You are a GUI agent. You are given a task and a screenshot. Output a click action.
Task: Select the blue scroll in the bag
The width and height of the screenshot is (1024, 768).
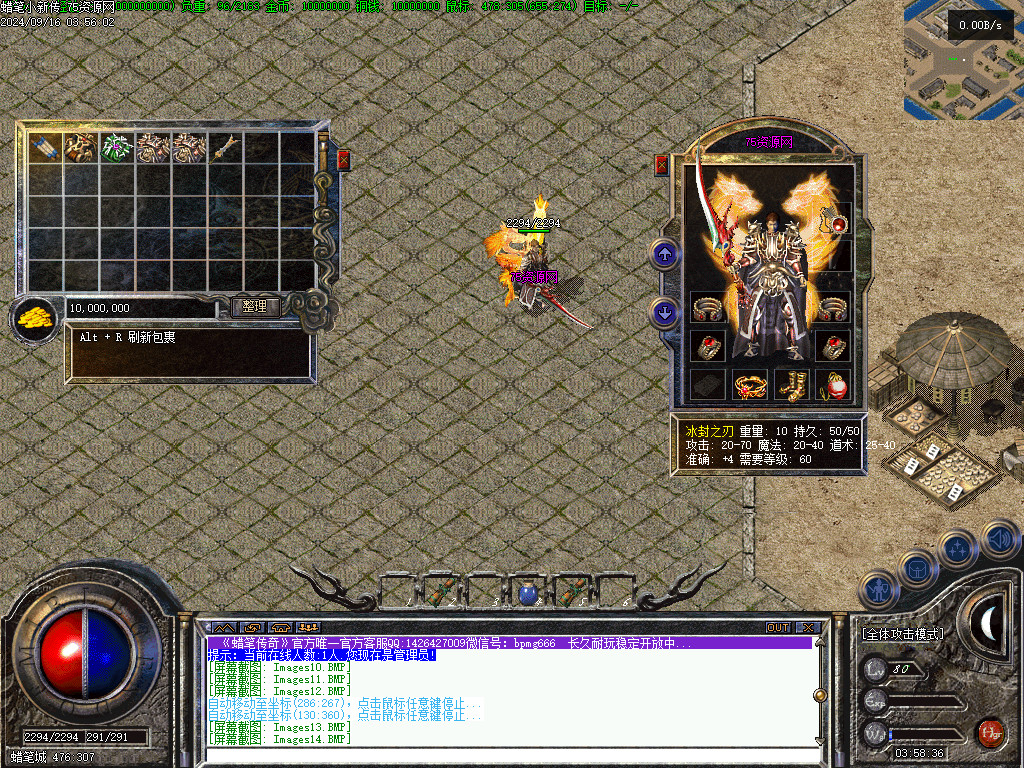point(45,148)
